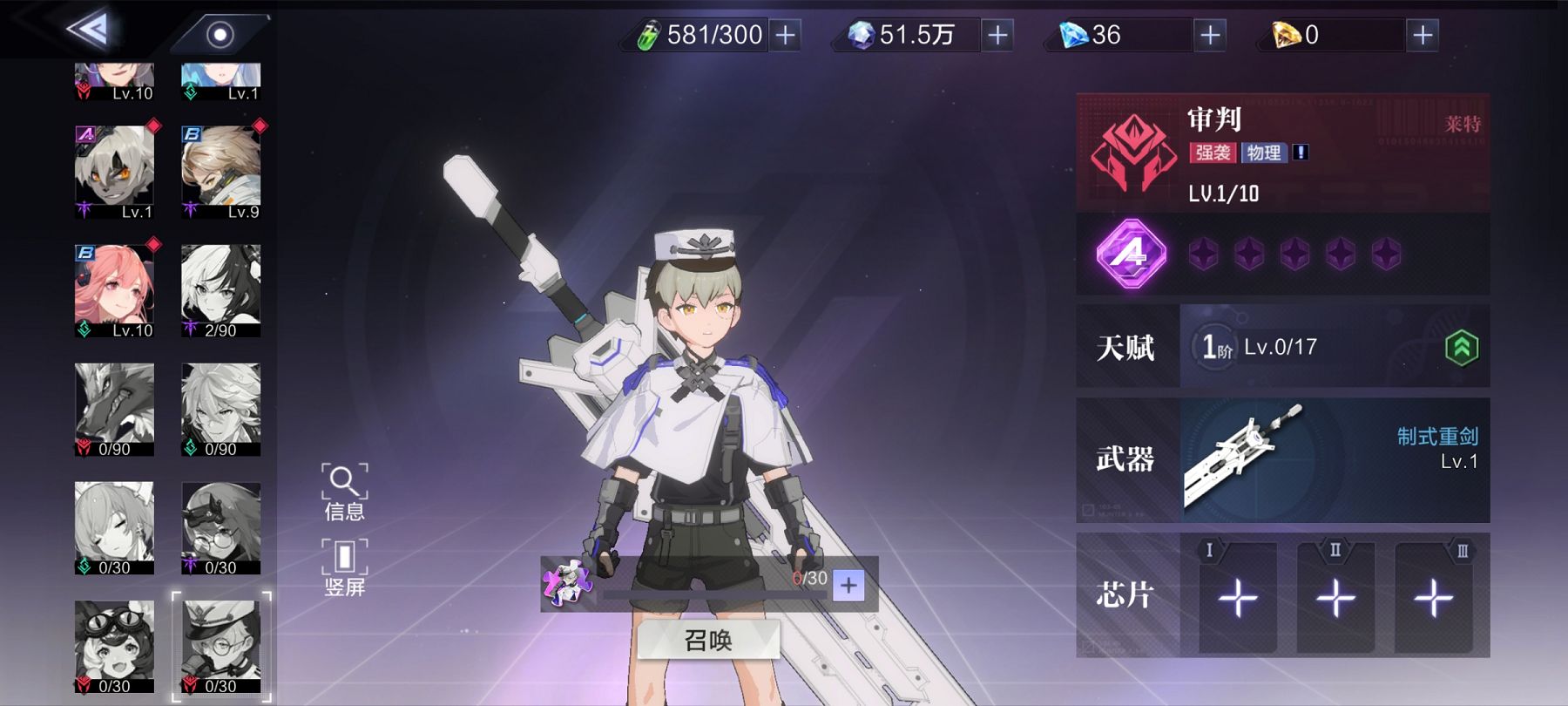Click the round home icon button
This screenshot has height=706, width=1568.
tap(220, 35)
